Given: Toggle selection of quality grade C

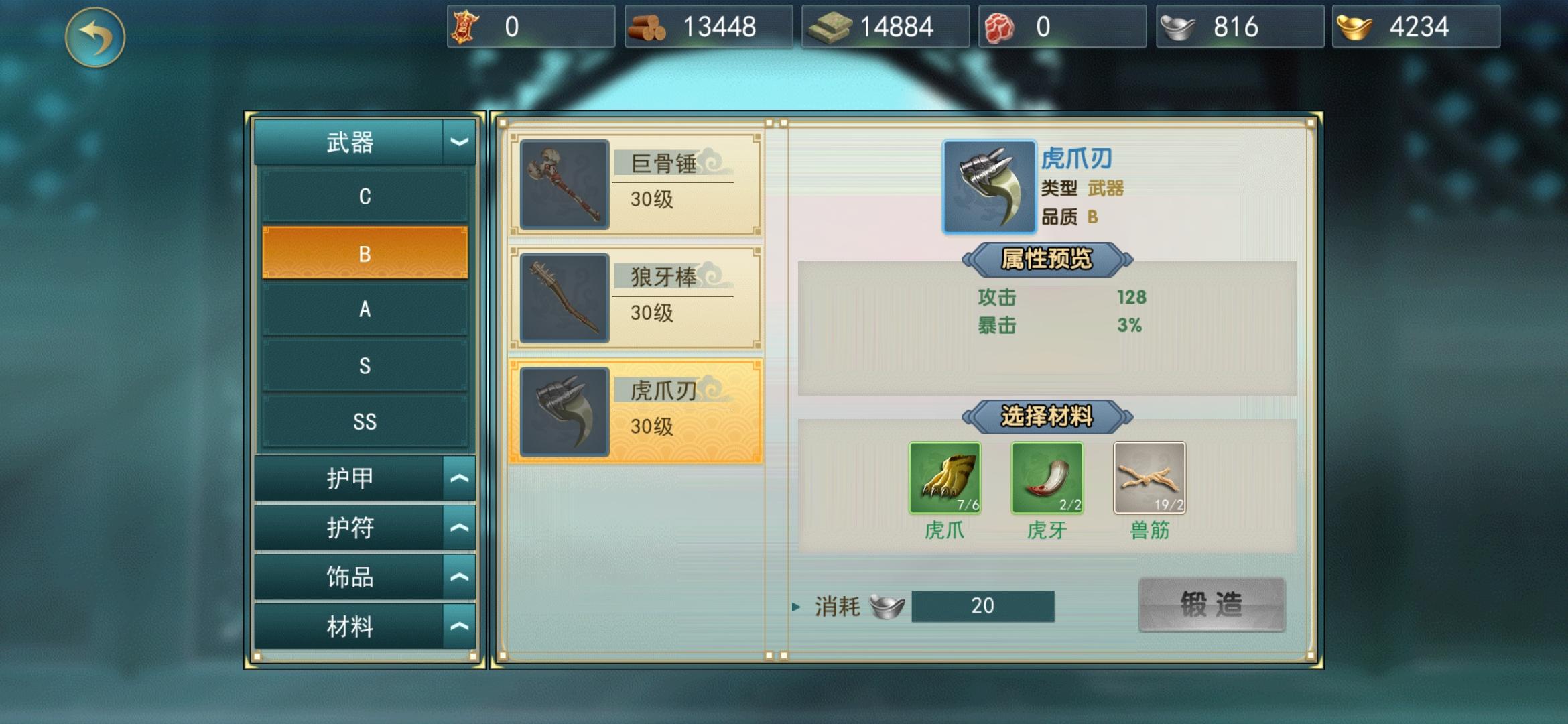Looking at the screenshot, I should tap(365, 197).
